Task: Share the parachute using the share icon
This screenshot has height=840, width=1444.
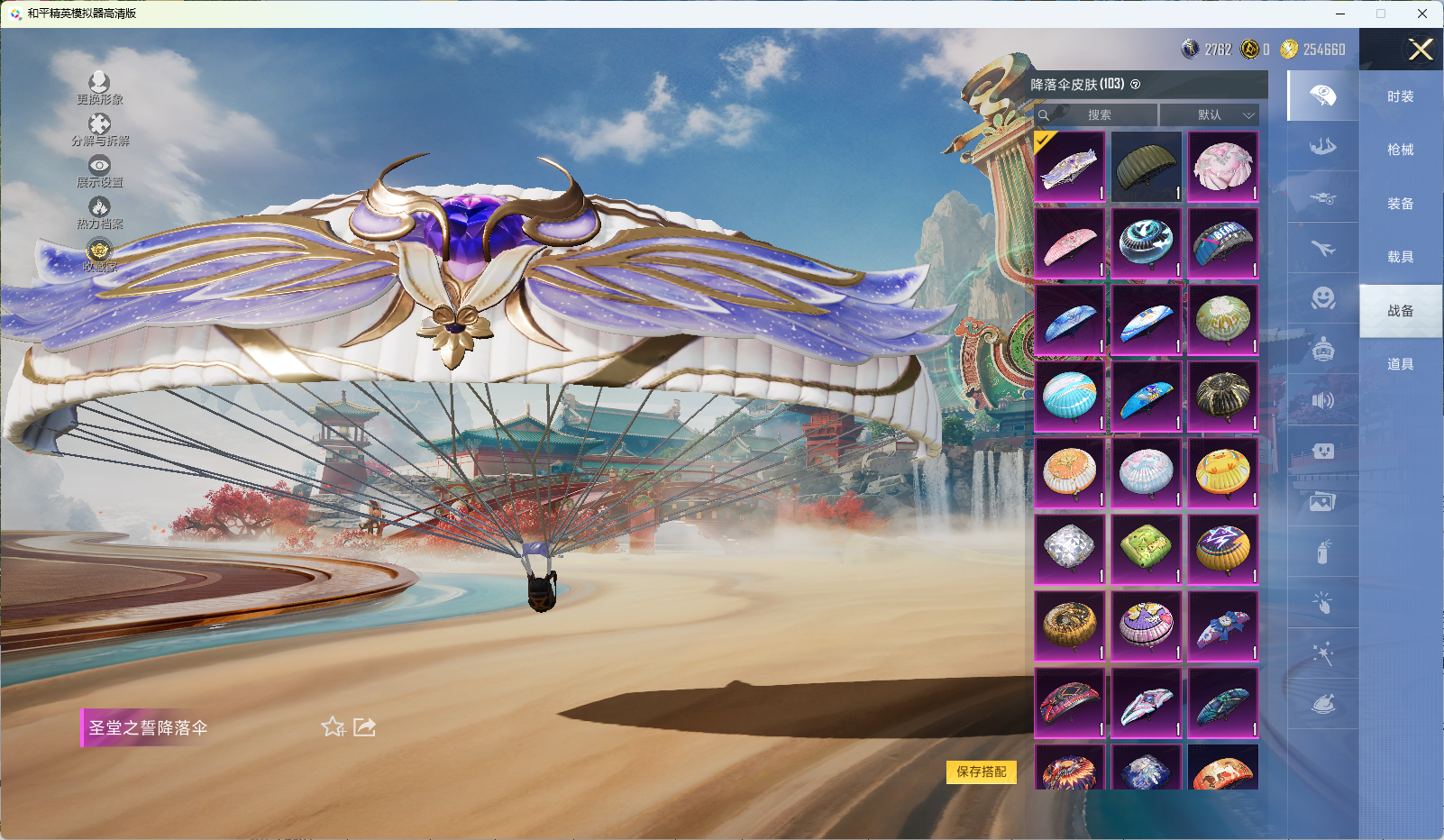Action: click(x=364, y=726)
